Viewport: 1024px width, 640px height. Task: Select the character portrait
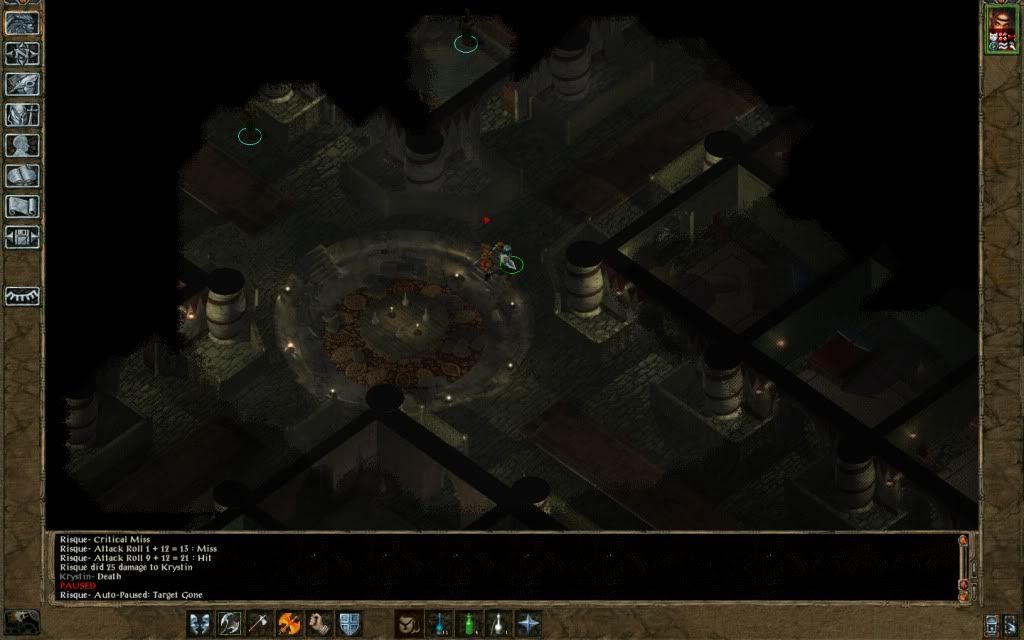click(999, 29)
